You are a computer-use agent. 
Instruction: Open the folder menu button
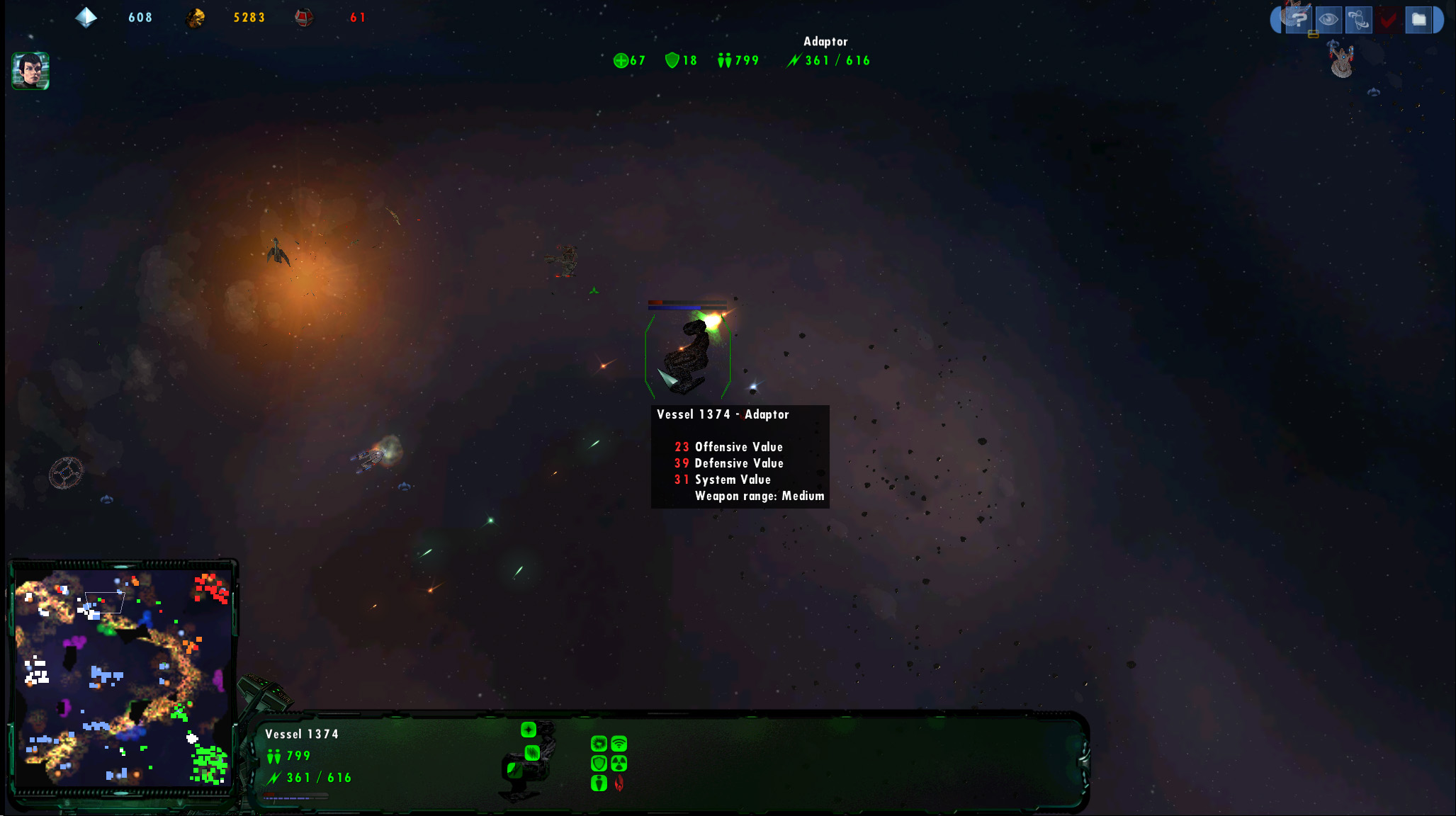point(1418,19)
